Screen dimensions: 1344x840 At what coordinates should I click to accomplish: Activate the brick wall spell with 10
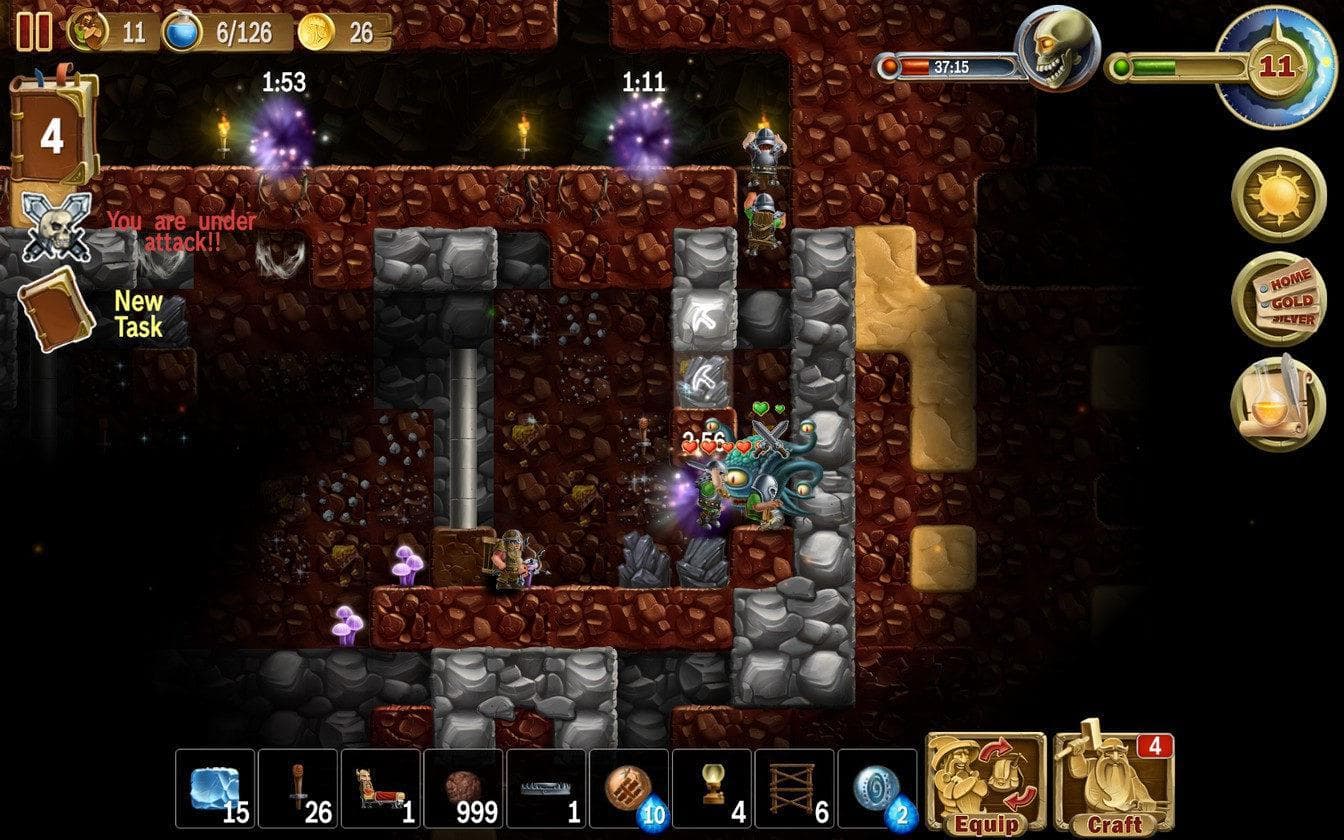(630, 788)
